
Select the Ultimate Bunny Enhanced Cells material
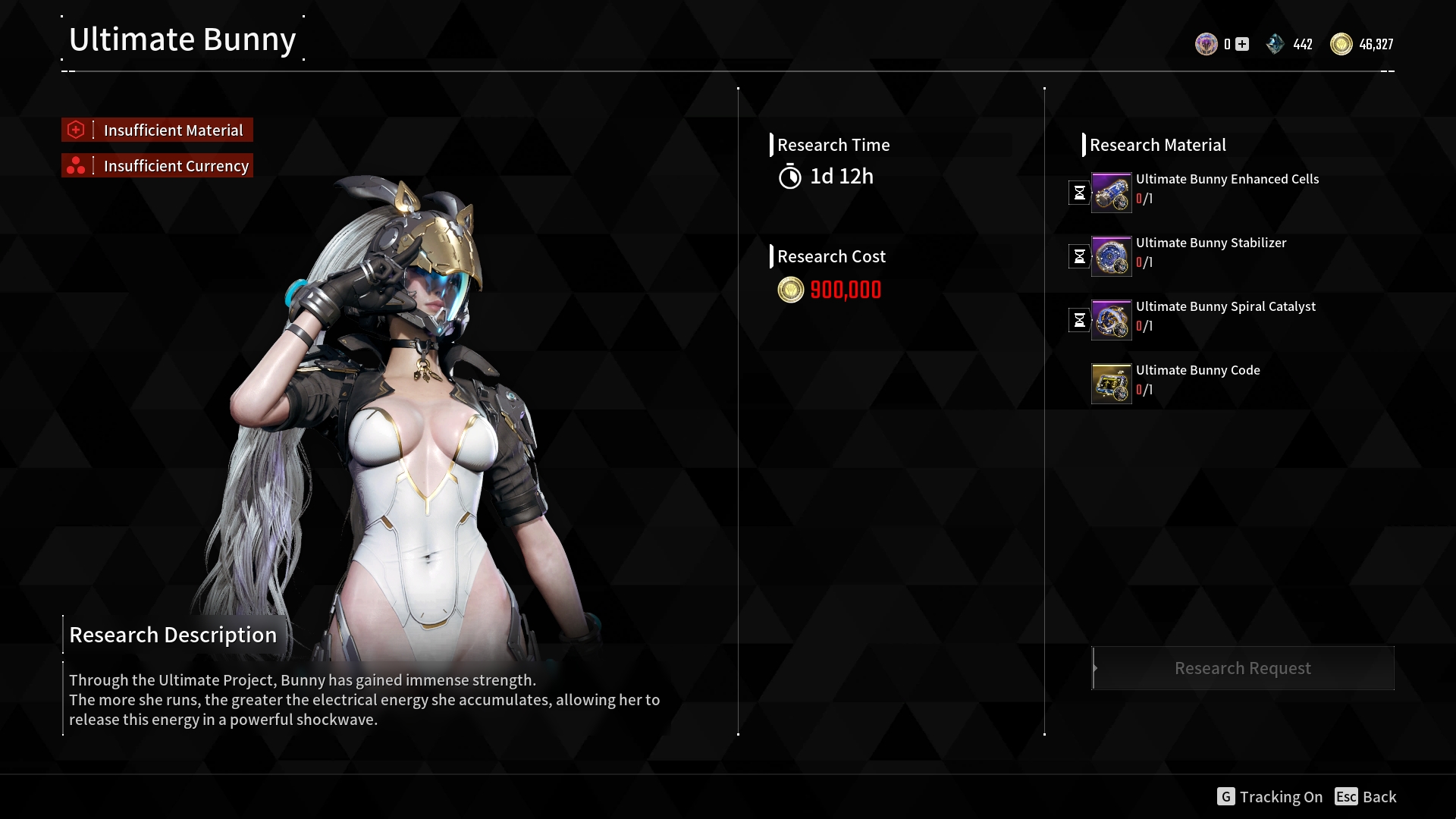coord(1111,193)
